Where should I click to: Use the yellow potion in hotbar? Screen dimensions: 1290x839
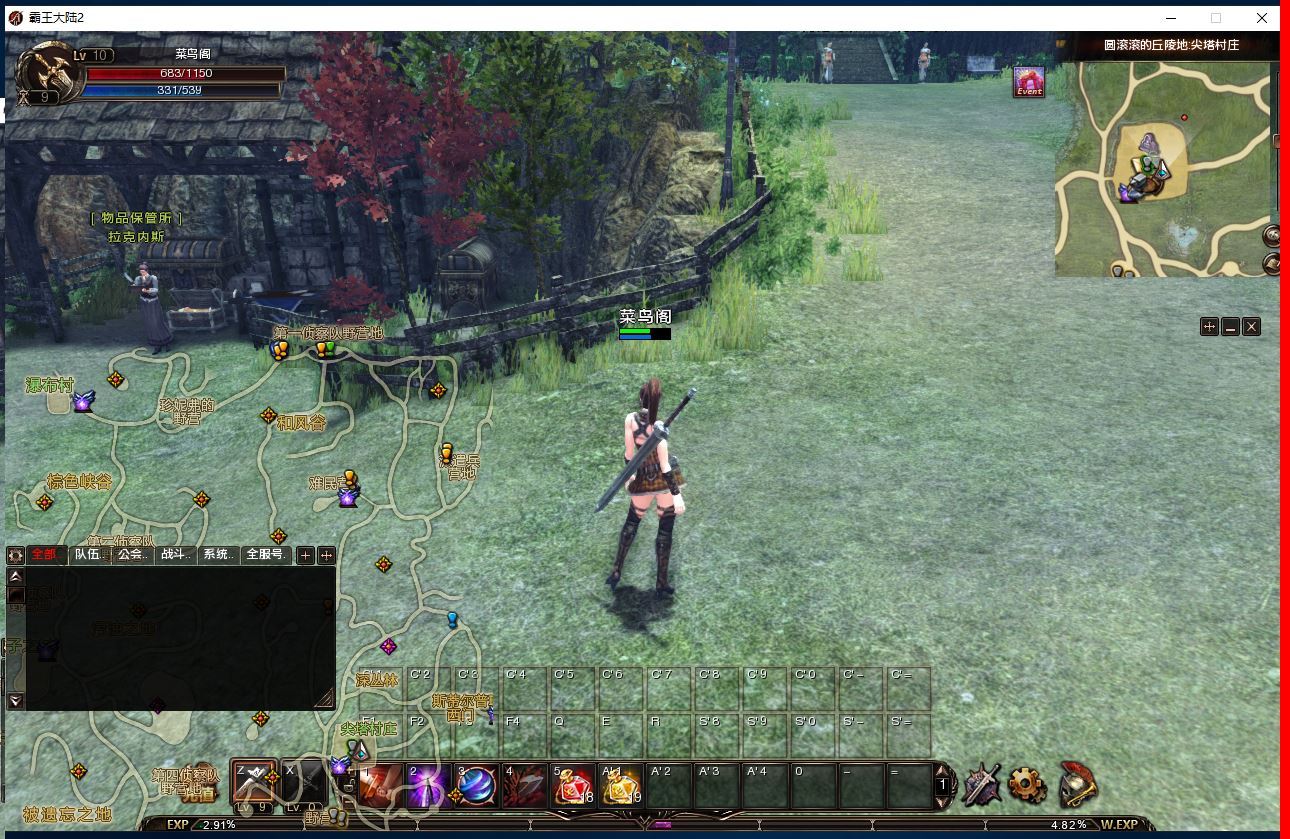[x=621, y=786]
